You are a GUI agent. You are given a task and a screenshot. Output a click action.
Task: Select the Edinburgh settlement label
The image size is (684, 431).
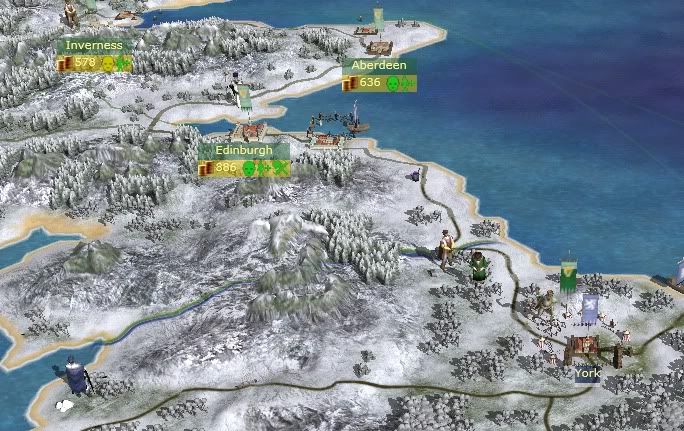[x=244, y=151]
